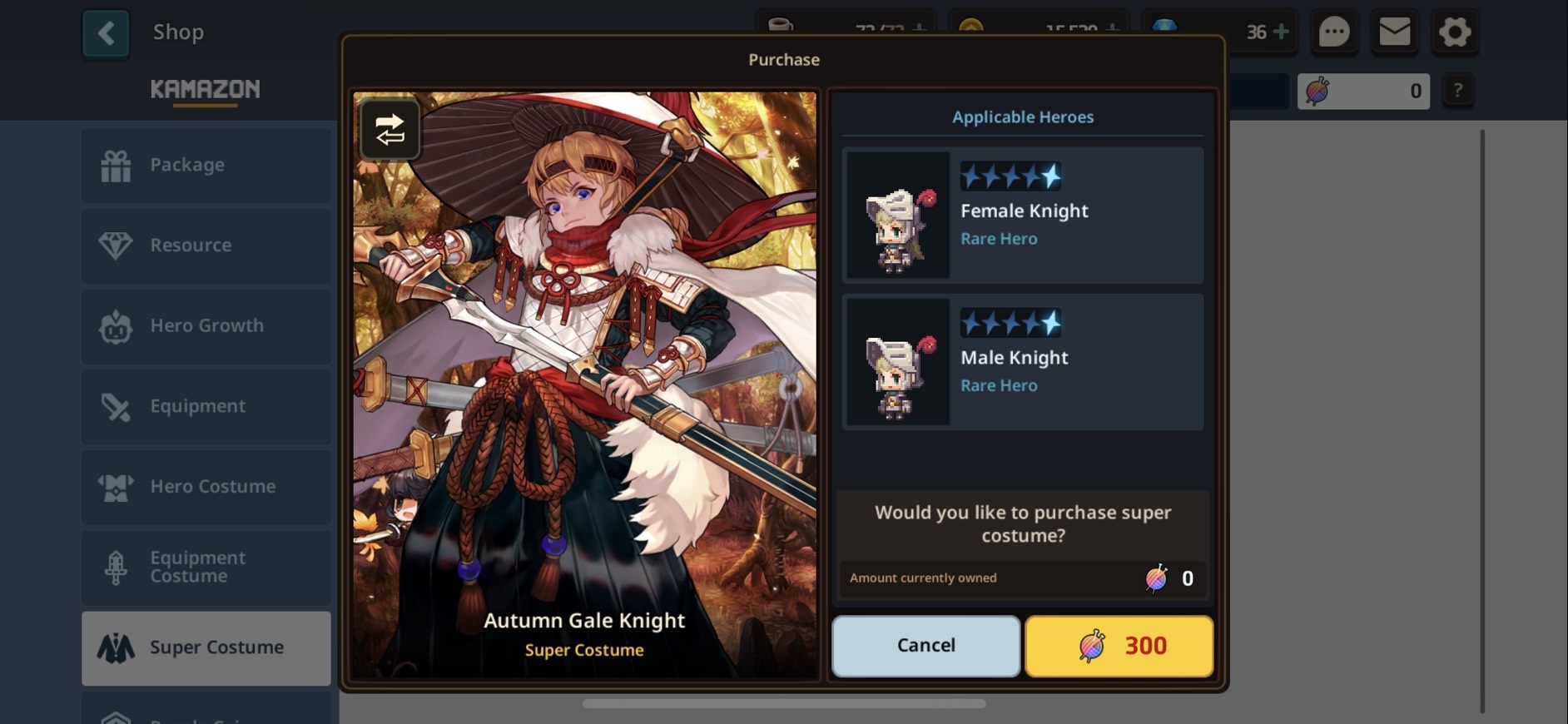Open the Package shop category

pos(206,165)
